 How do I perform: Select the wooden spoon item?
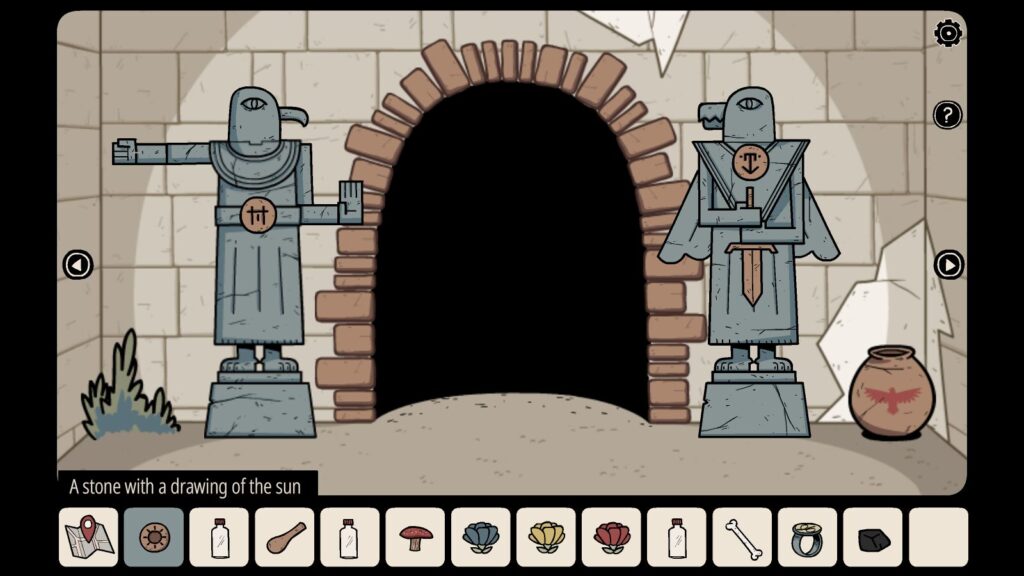(284, 537)
